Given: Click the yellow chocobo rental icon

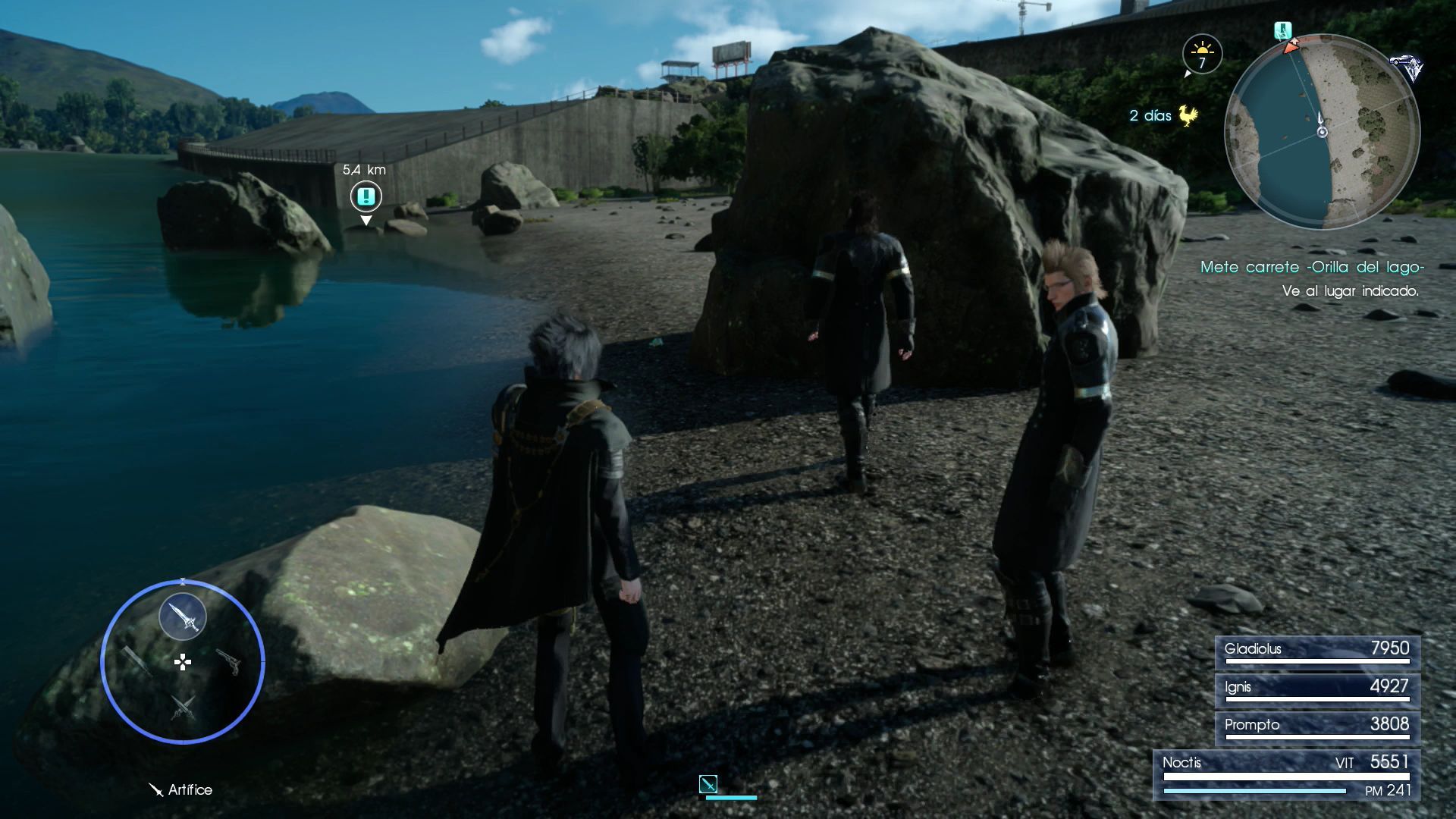Looking at the screenshot, I should coord(1187,116).
